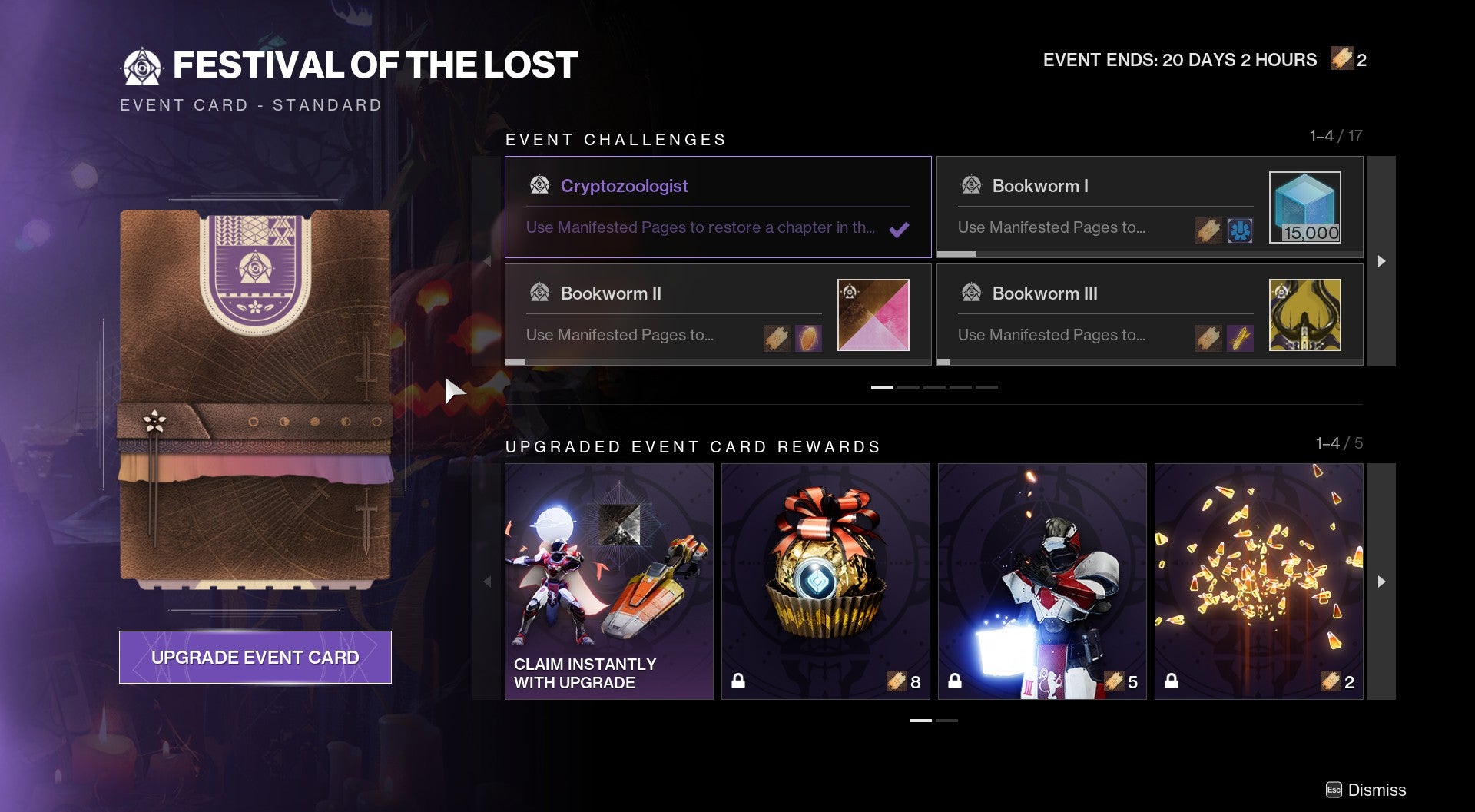Pick the candy corn effect reward costing 2
1475x812 pixels.
[1258, 582]
